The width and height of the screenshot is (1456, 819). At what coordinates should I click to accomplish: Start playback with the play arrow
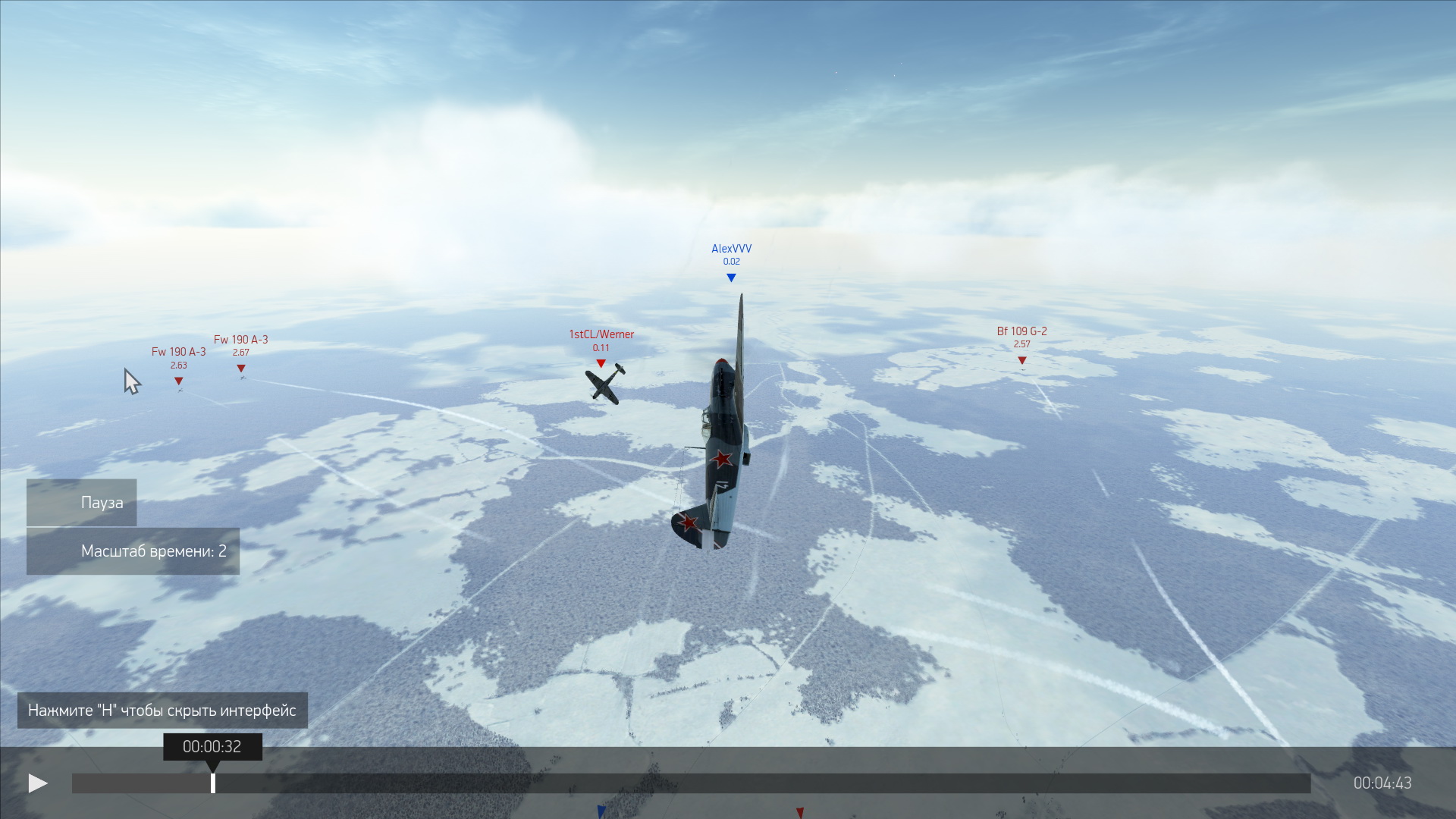[37, 783]
